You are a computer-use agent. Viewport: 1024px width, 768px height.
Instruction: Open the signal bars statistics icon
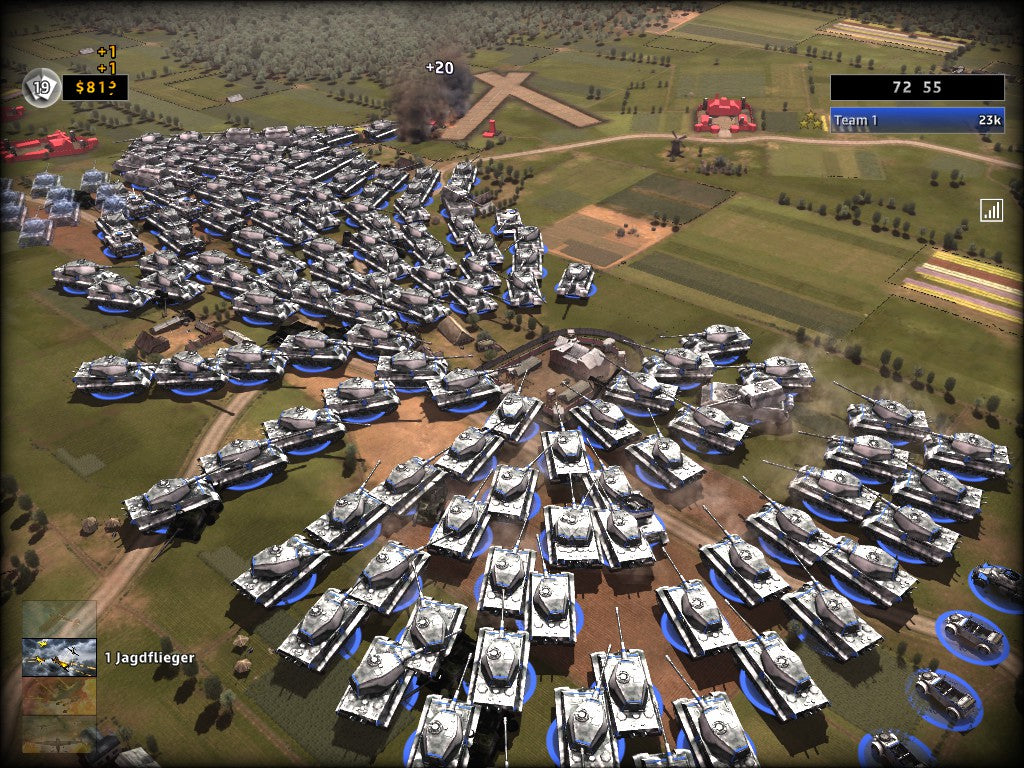click(x=991, y=210)
